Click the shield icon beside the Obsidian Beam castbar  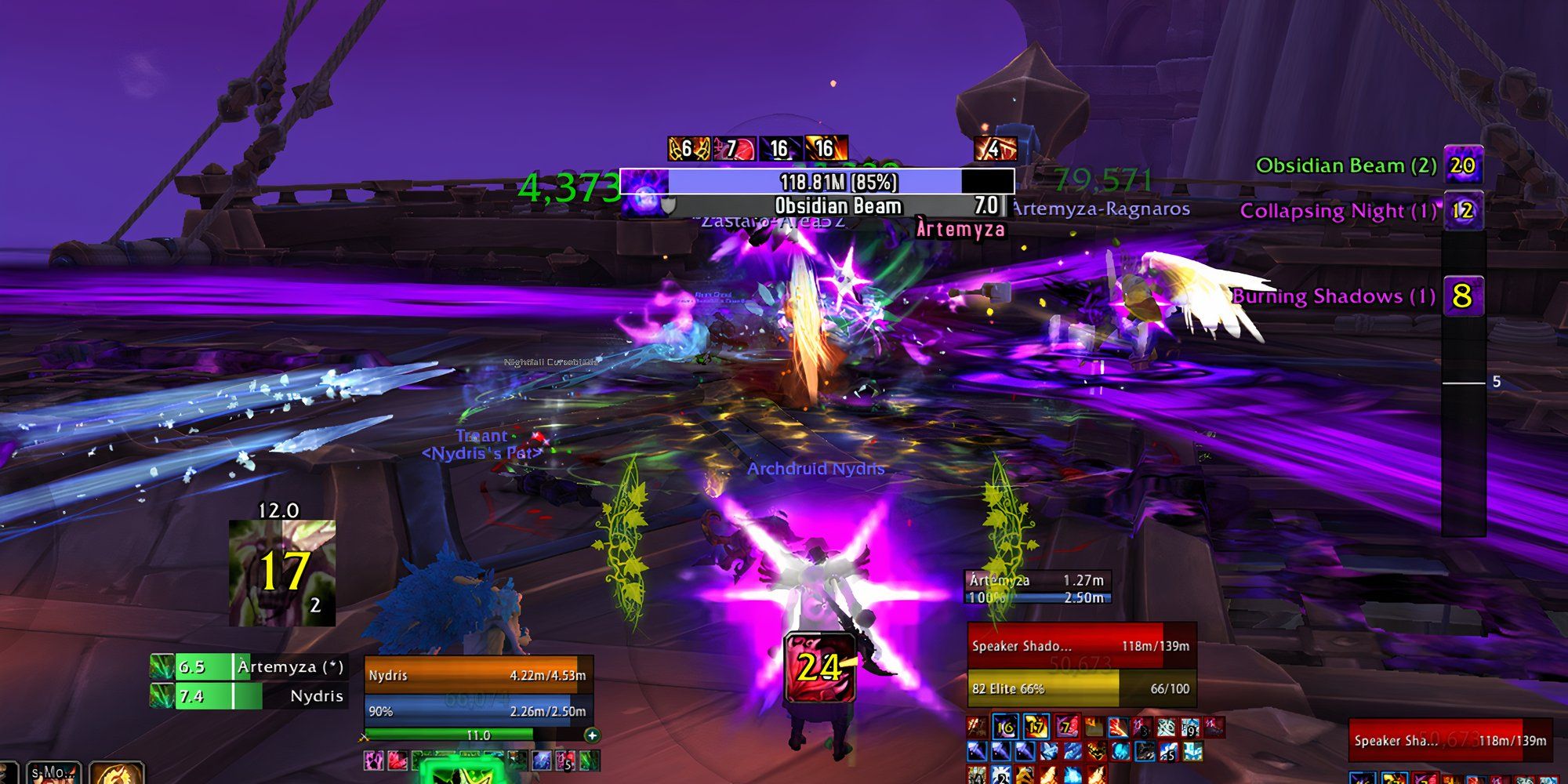pos(670,208)
